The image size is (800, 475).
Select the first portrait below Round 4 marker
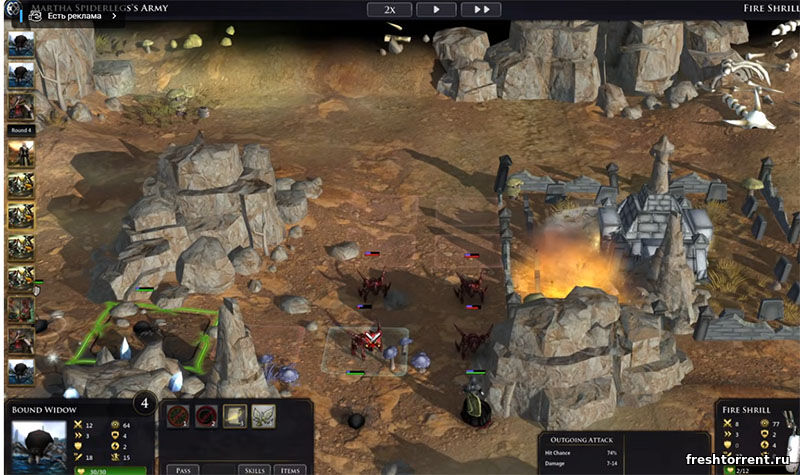[21, 154]
